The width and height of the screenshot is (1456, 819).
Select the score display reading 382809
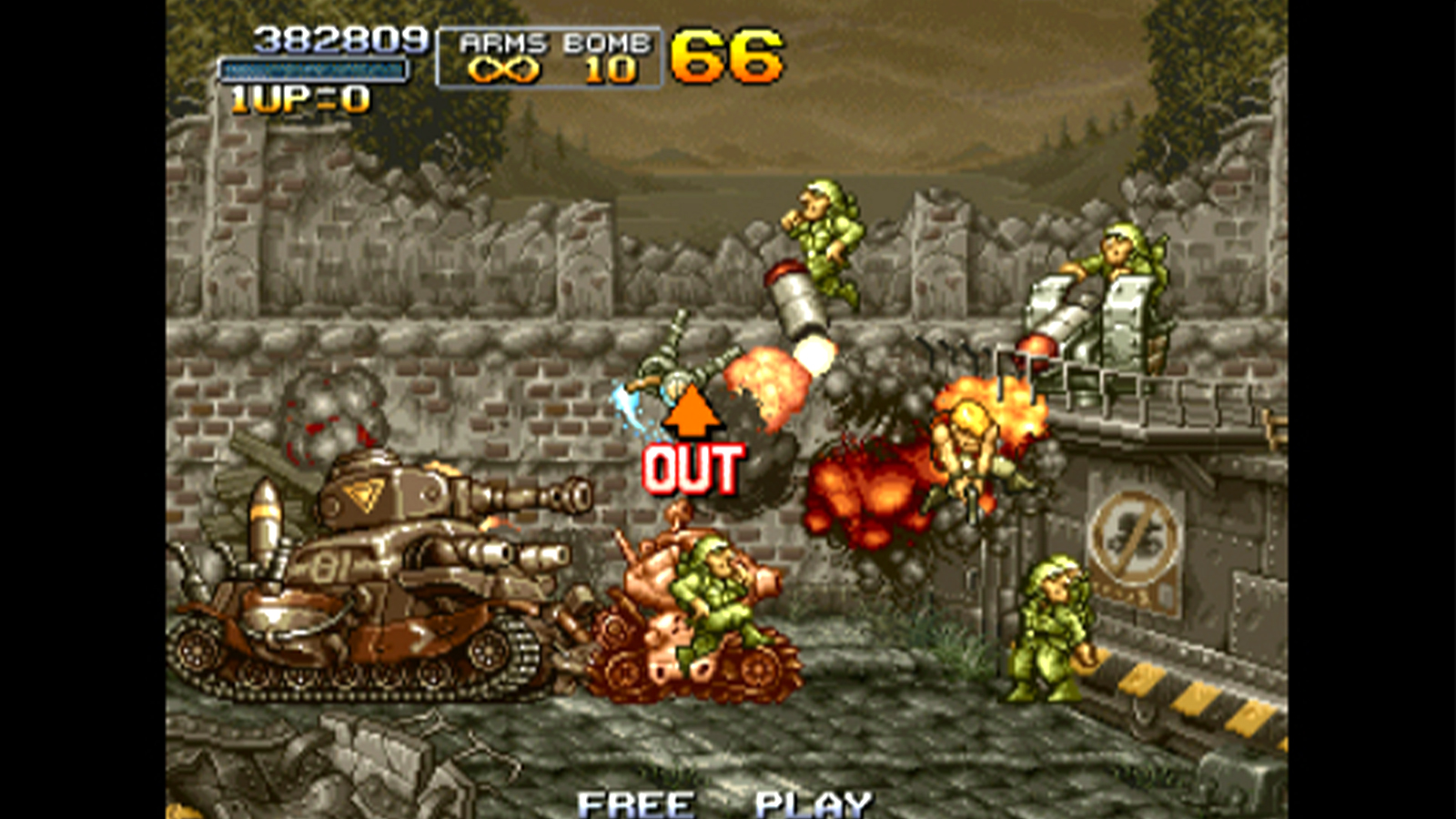[x=337, y=38]
